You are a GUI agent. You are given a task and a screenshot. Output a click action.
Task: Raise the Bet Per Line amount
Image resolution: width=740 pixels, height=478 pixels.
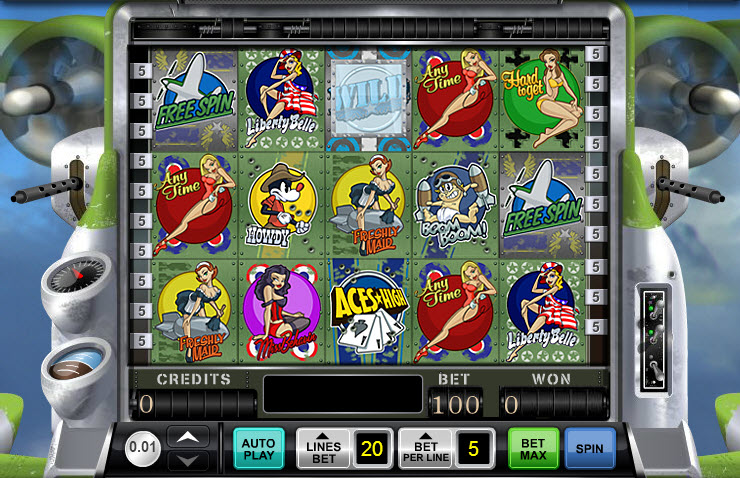425,448
